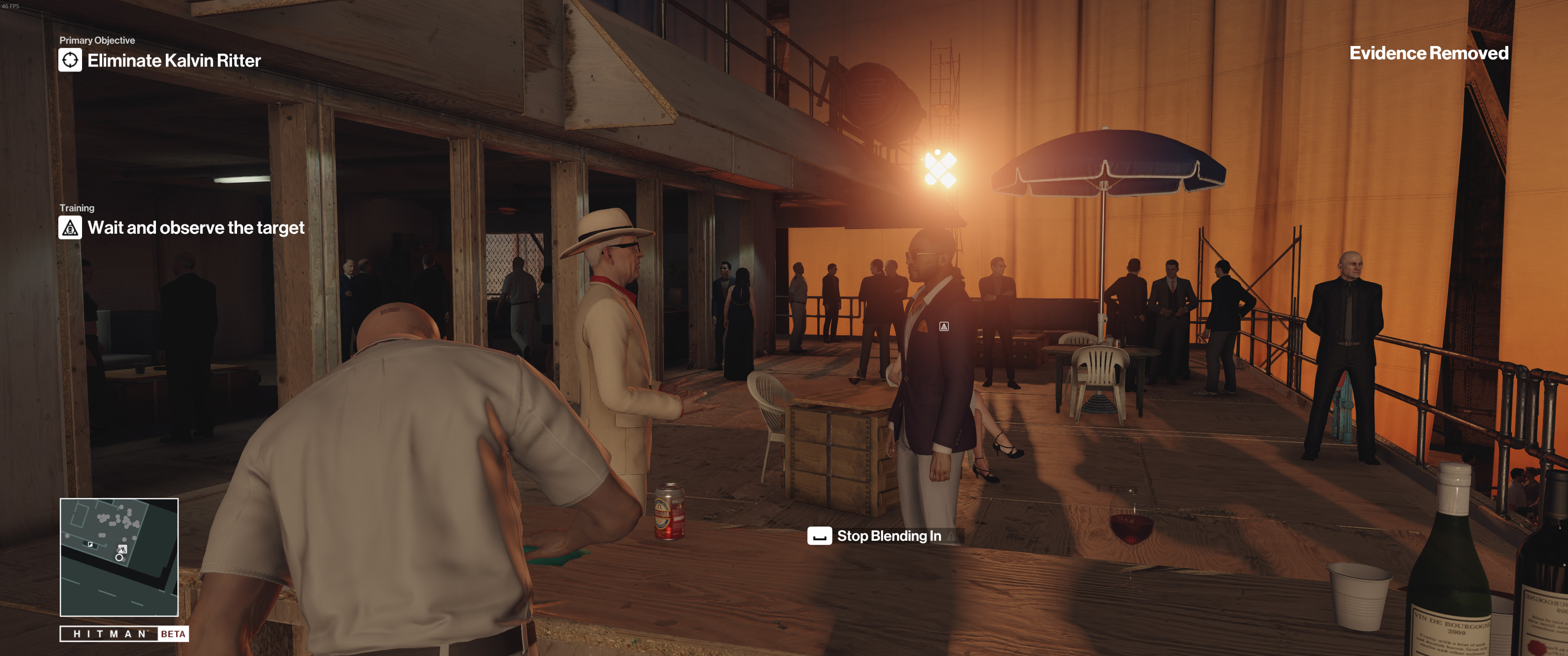This screenshot has height=656, width=1568.
Task: Select the Eliminate Kalvin Ritter primary objective
Action: 174,60
